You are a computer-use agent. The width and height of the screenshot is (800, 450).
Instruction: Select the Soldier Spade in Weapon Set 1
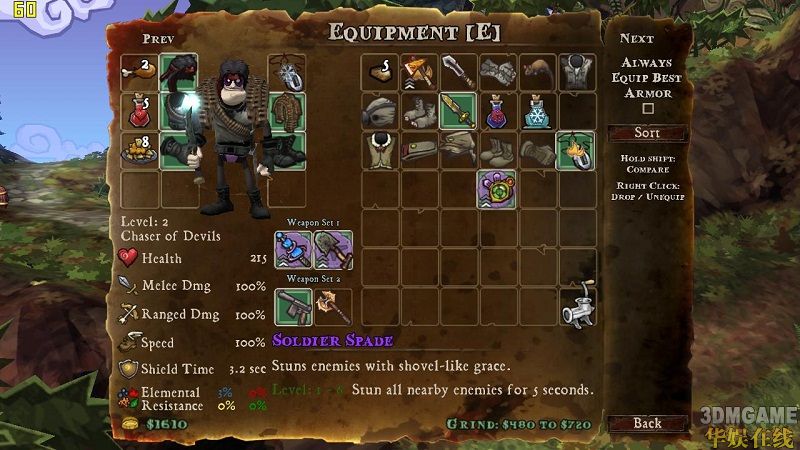333,250
